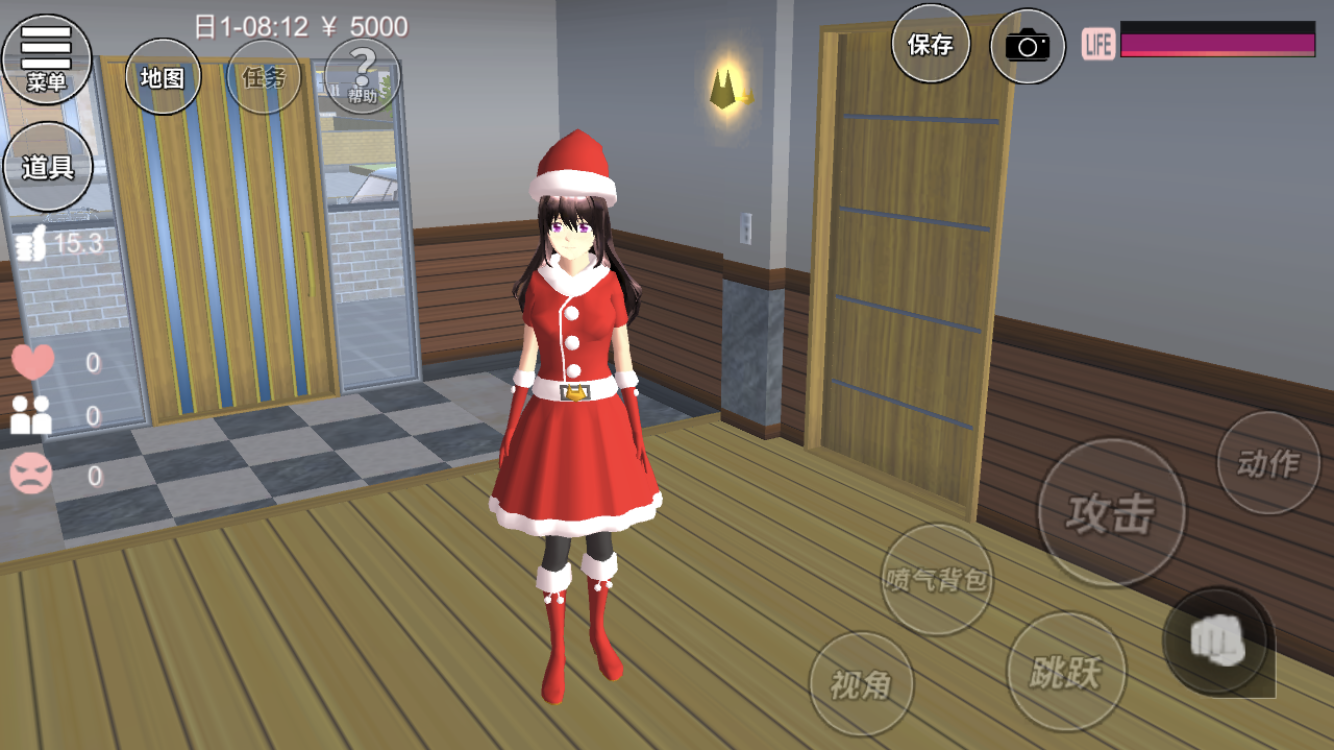Tap the 跳跃 jump button
The image size is (1334, 750).
click(x=1066, y=672)
